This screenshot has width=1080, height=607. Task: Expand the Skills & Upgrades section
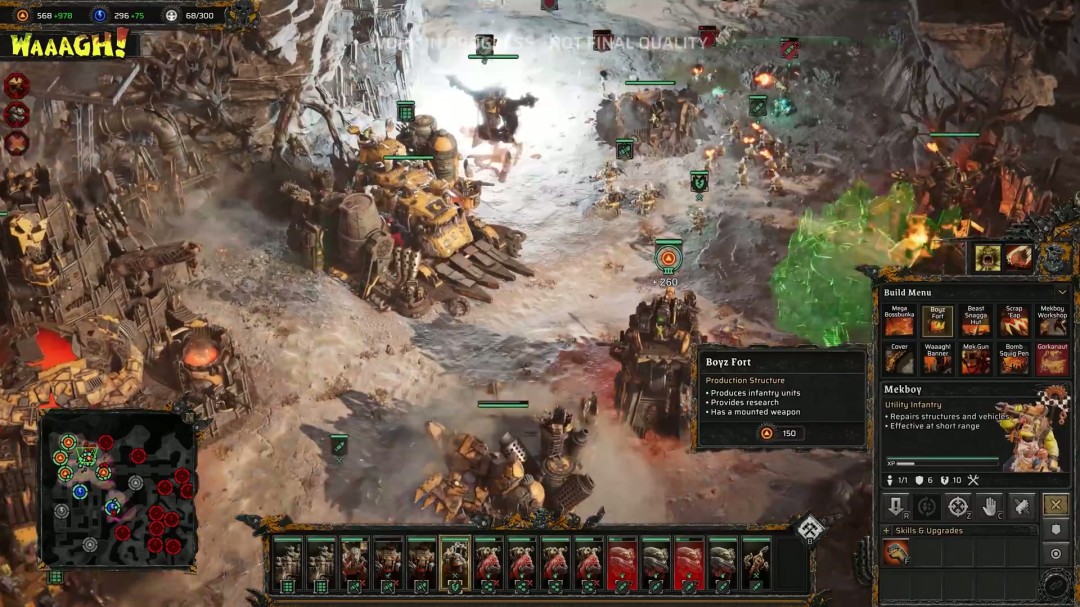coord(887,530)
